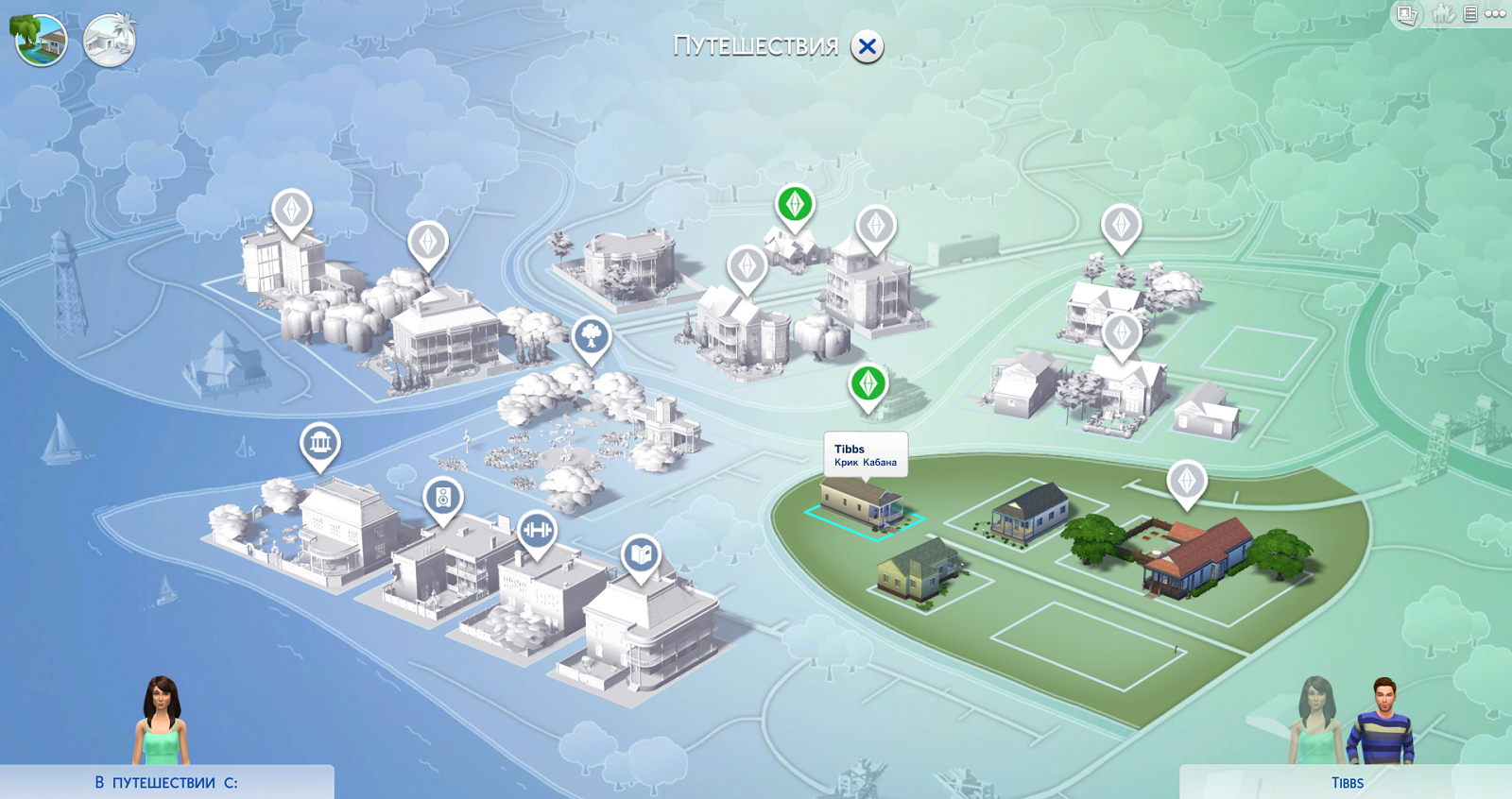Select the man in striped sweater portrait

click(x=1383, y=722)
